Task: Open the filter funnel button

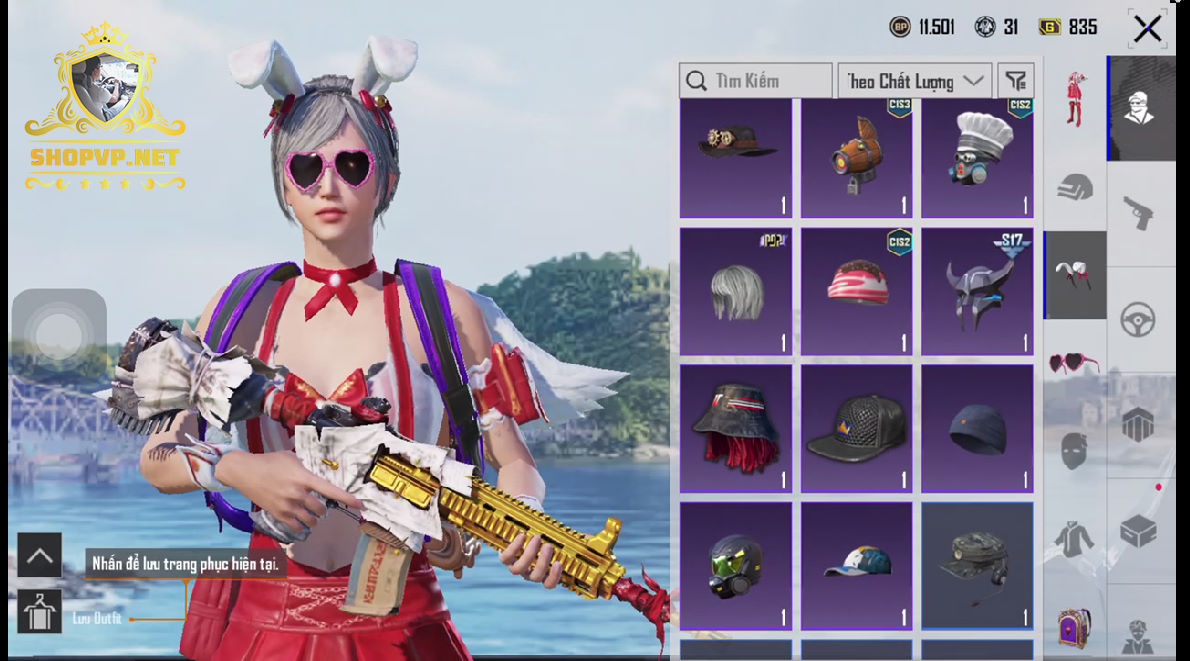Action: tap(1016, 81)
